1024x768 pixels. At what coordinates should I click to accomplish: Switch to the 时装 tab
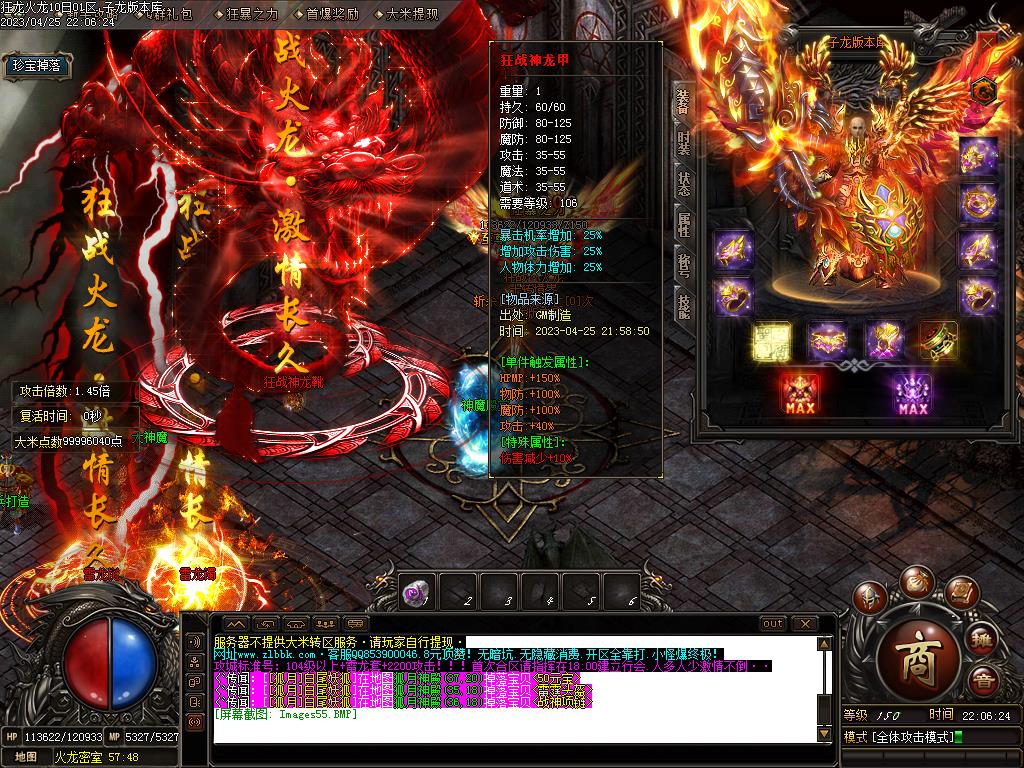[x=684, y=143]
